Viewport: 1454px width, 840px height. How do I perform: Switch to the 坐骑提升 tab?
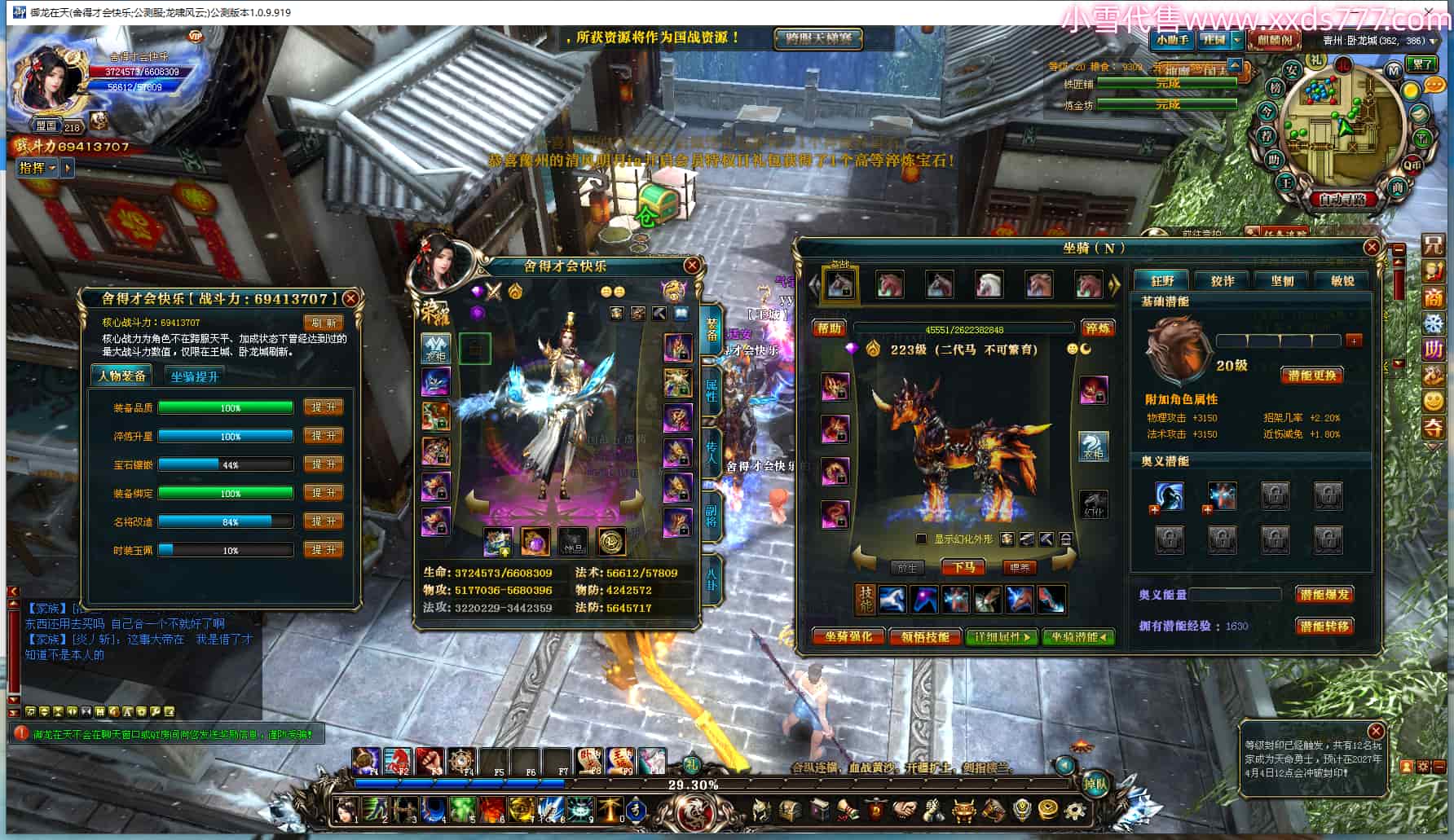pos(195,376)
